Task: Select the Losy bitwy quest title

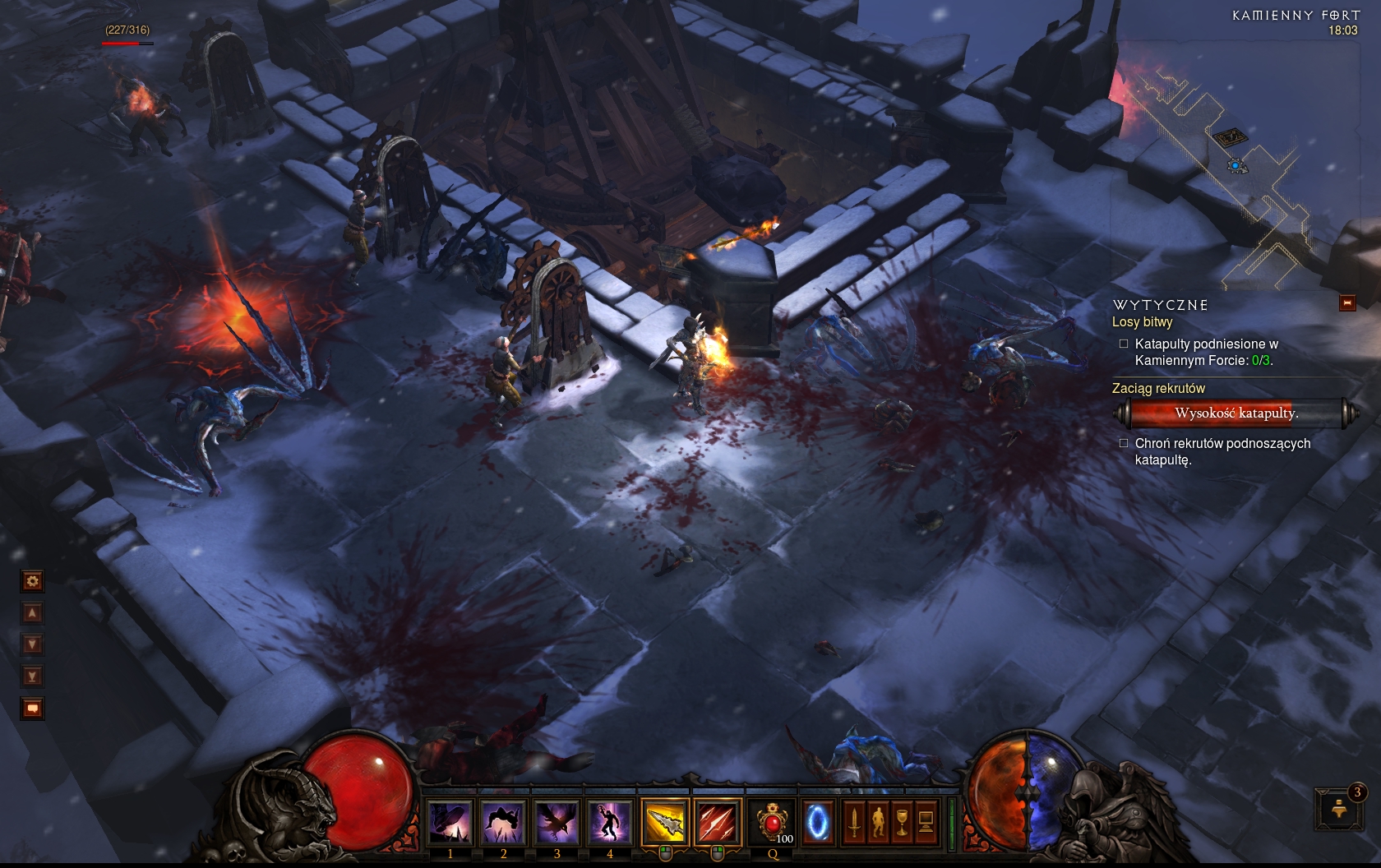Action: [1142, 322]
